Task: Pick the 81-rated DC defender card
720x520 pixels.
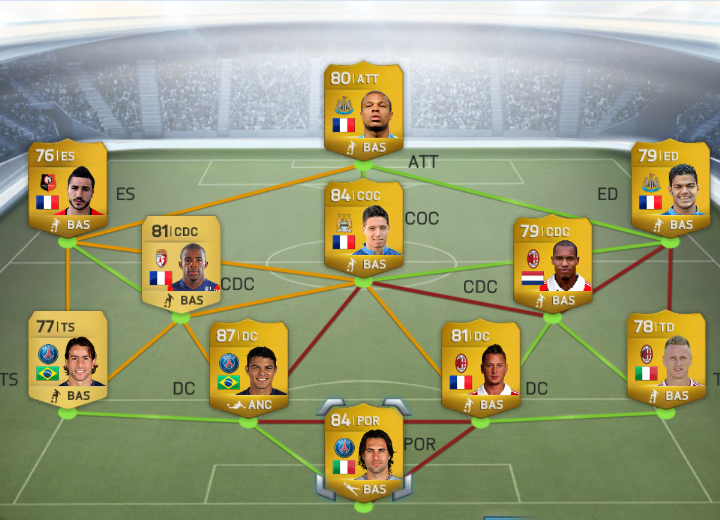Action: (x=481, y=366)
